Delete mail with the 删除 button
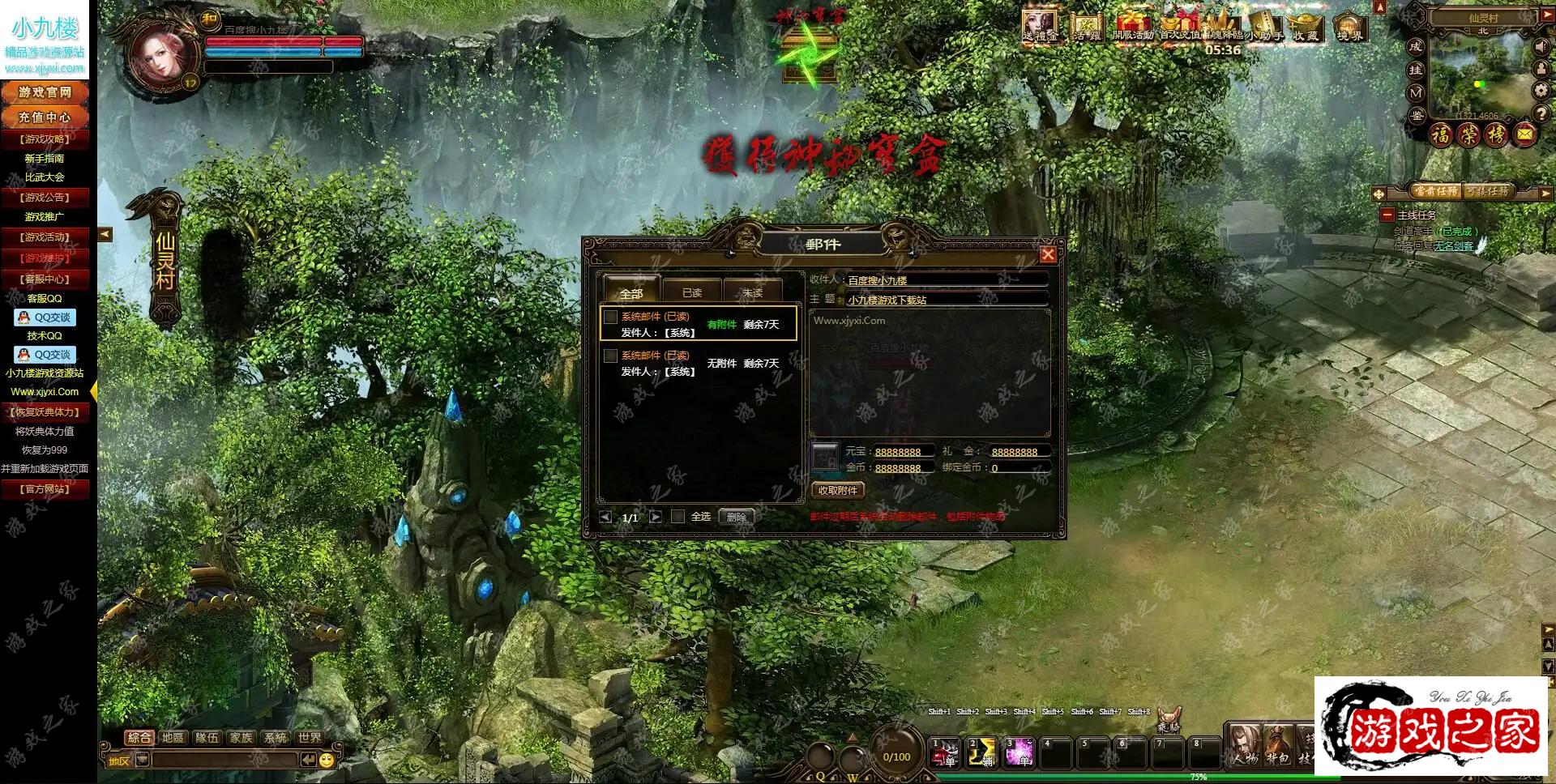 tap(736, 517)
